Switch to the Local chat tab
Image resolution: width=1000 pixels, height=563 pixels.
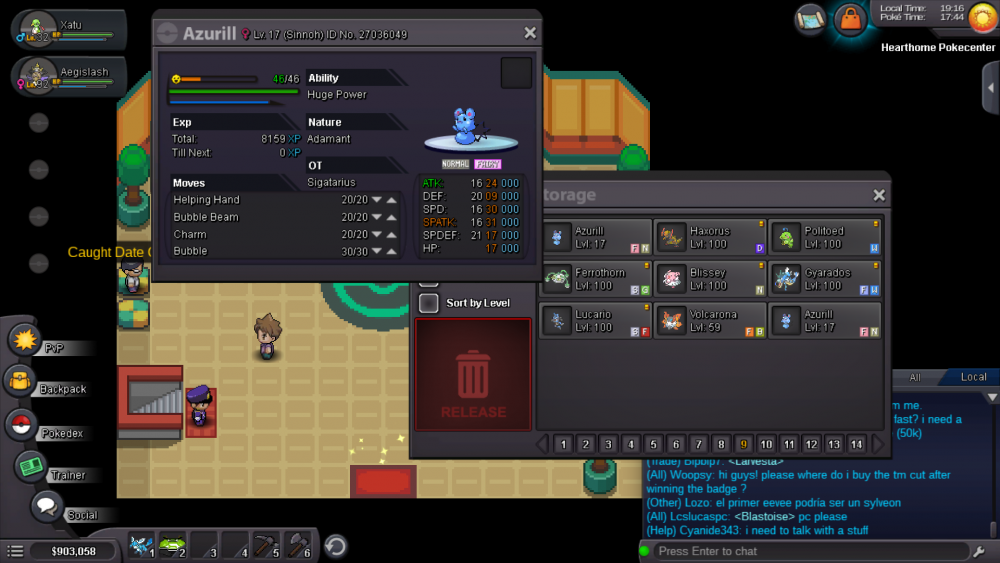(973, 377)
